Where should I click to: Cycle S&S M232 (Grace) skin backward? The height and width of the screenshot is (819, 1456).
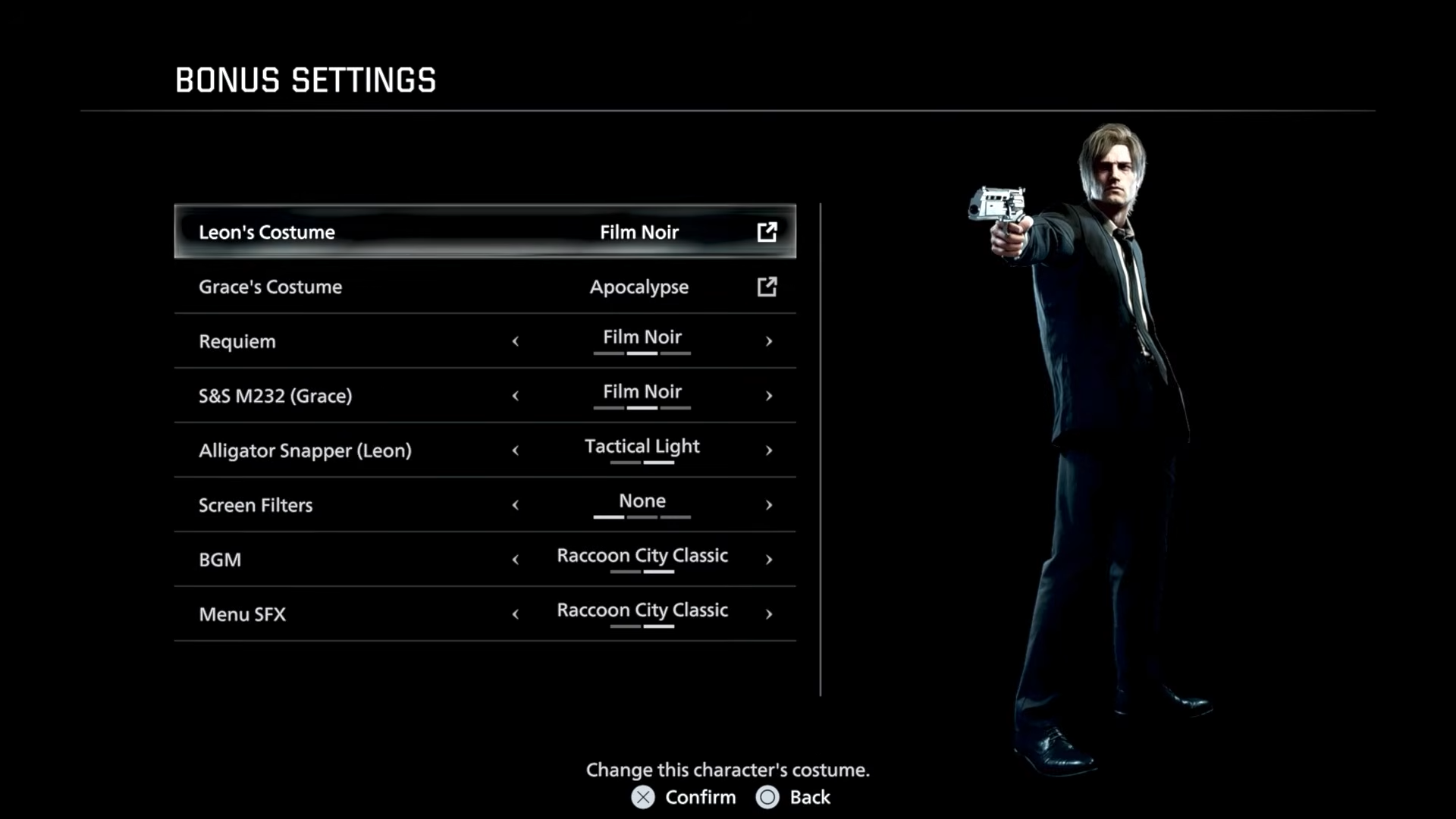tap(516, 396)
